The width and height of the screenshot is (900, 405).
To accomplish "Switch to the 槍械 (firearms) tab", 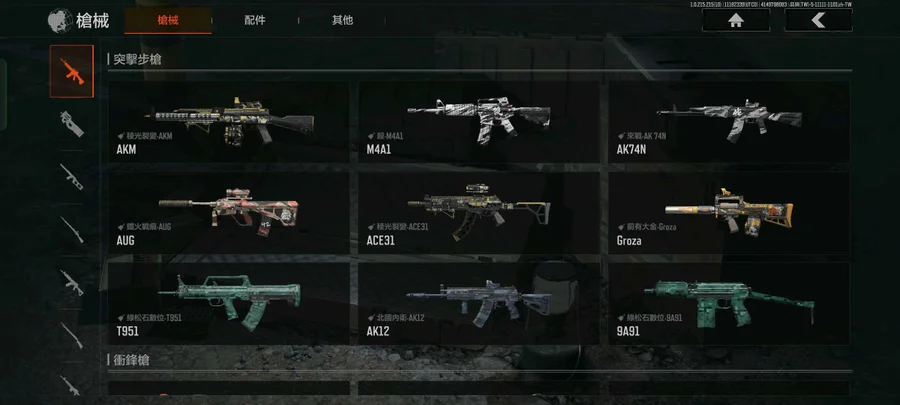I will click(169, 20).
